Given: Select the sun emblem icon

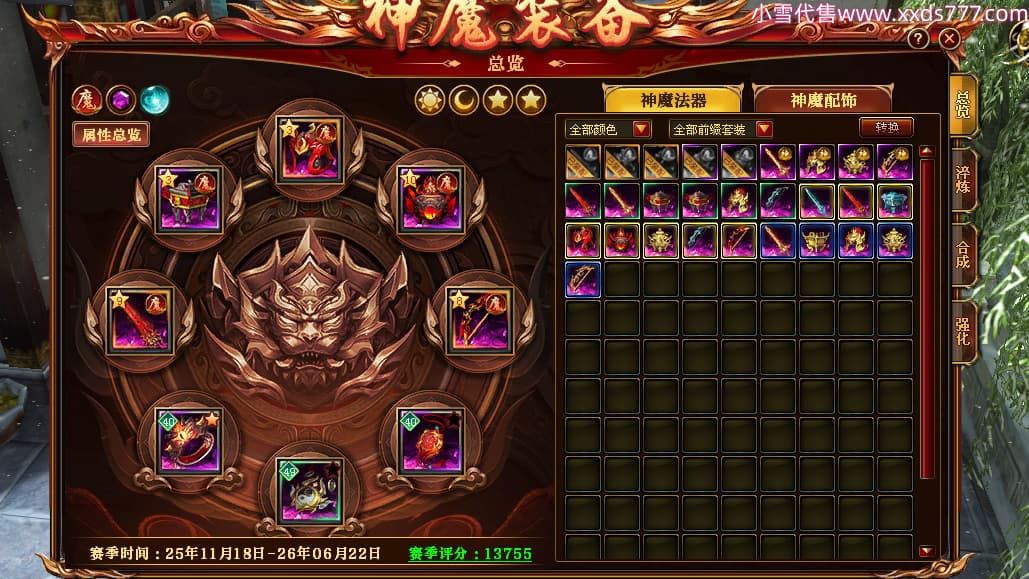Looking at the screenshot, I should (x=430, y=99).
